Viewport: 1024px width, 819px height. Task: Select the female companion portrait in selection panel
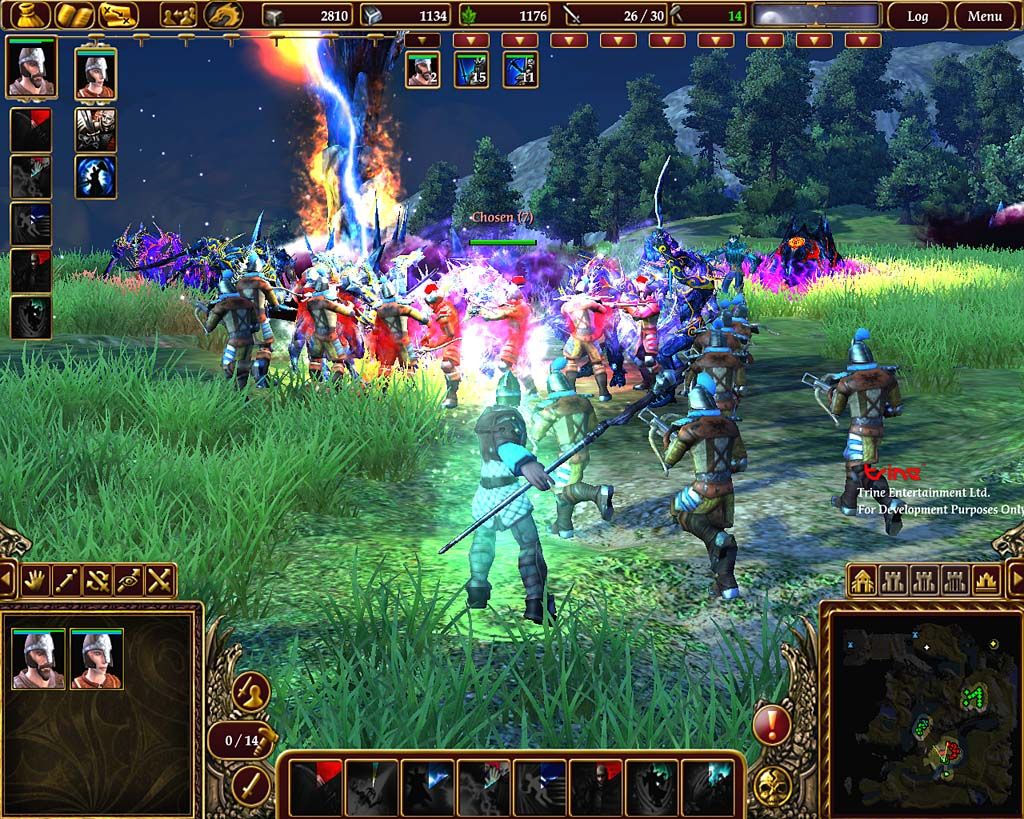point(97,660)
